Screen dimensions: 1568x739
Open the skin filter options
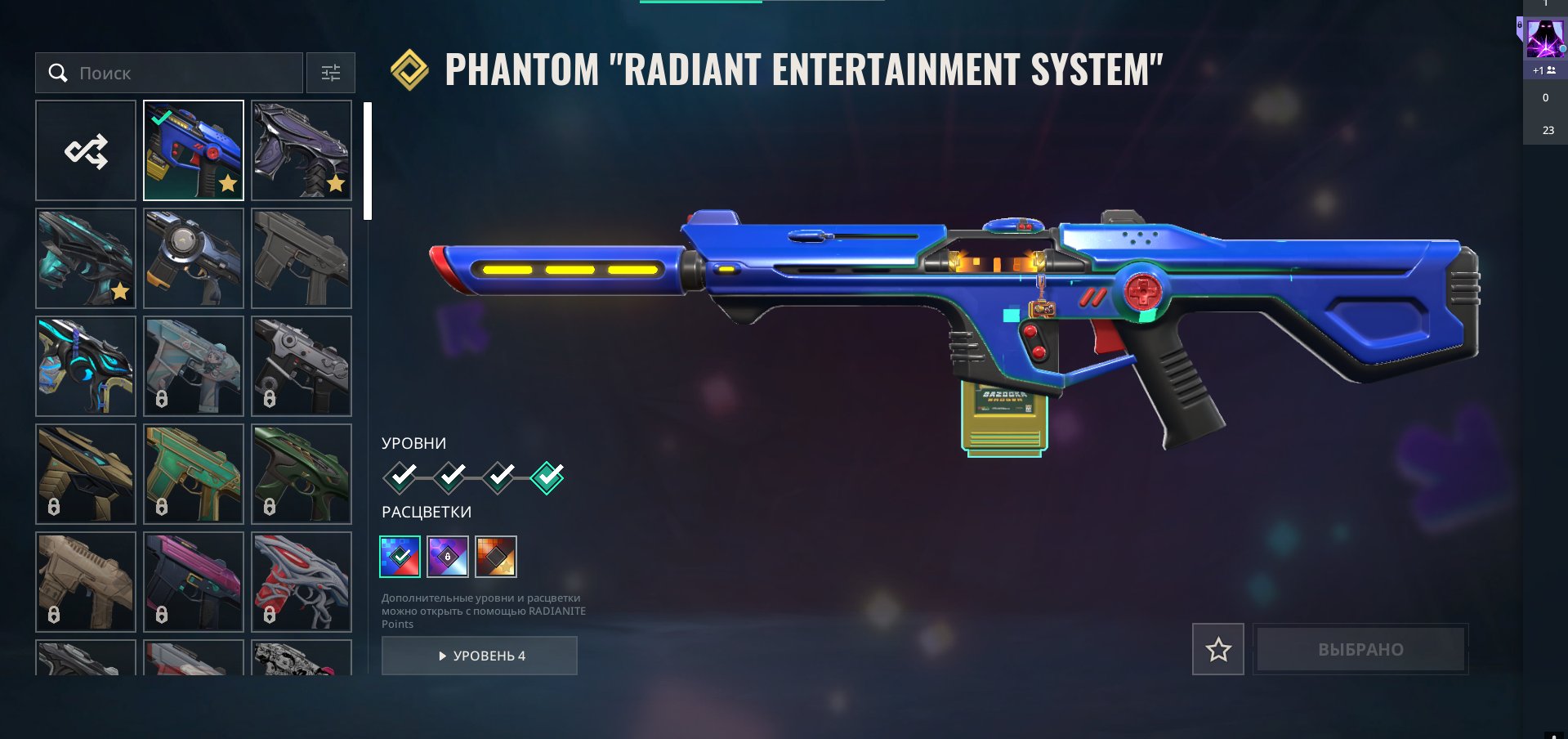pos(331,74)
